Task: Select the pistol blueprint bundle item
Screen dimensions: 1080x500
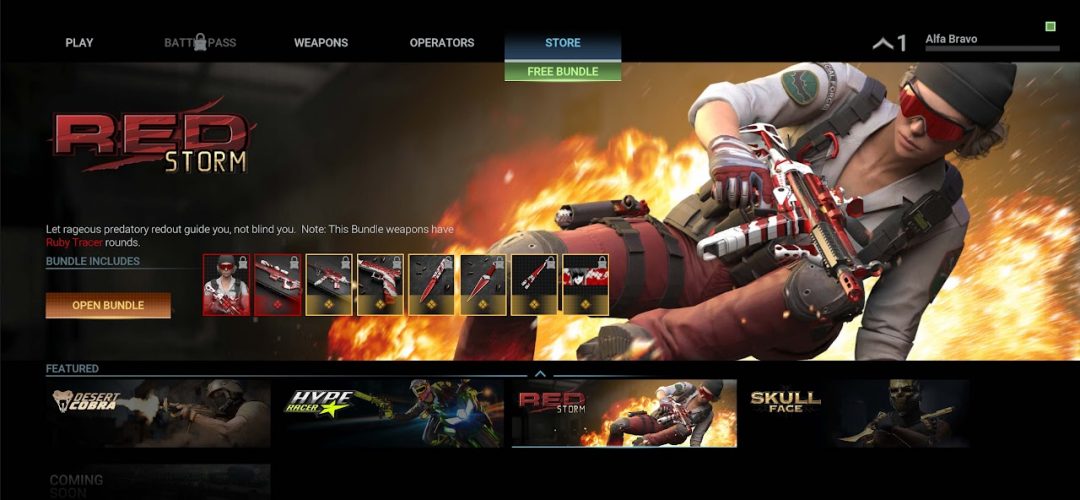Action: [381, 285]
